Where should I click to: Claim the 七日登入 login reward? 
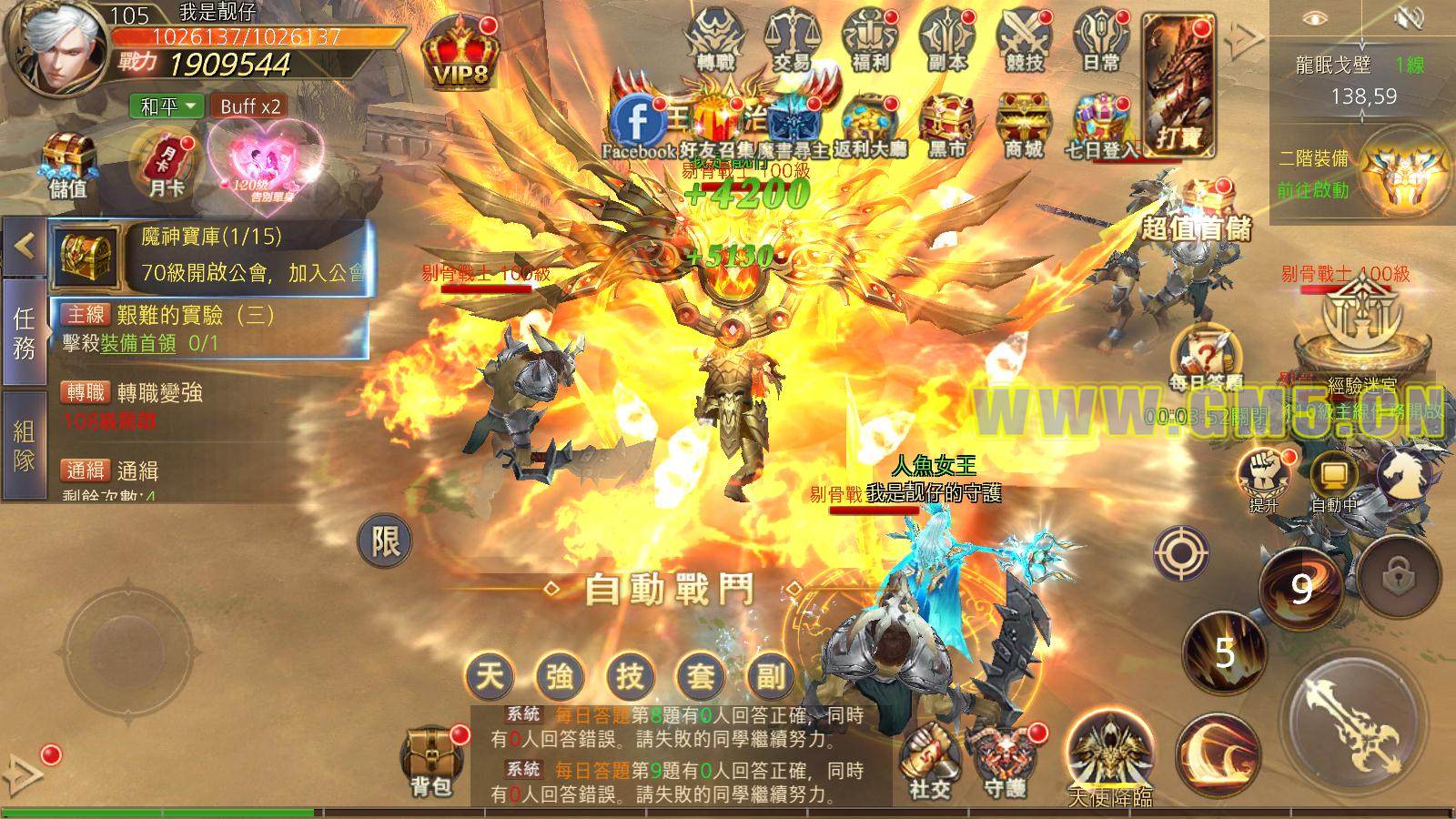point(1106,126)
